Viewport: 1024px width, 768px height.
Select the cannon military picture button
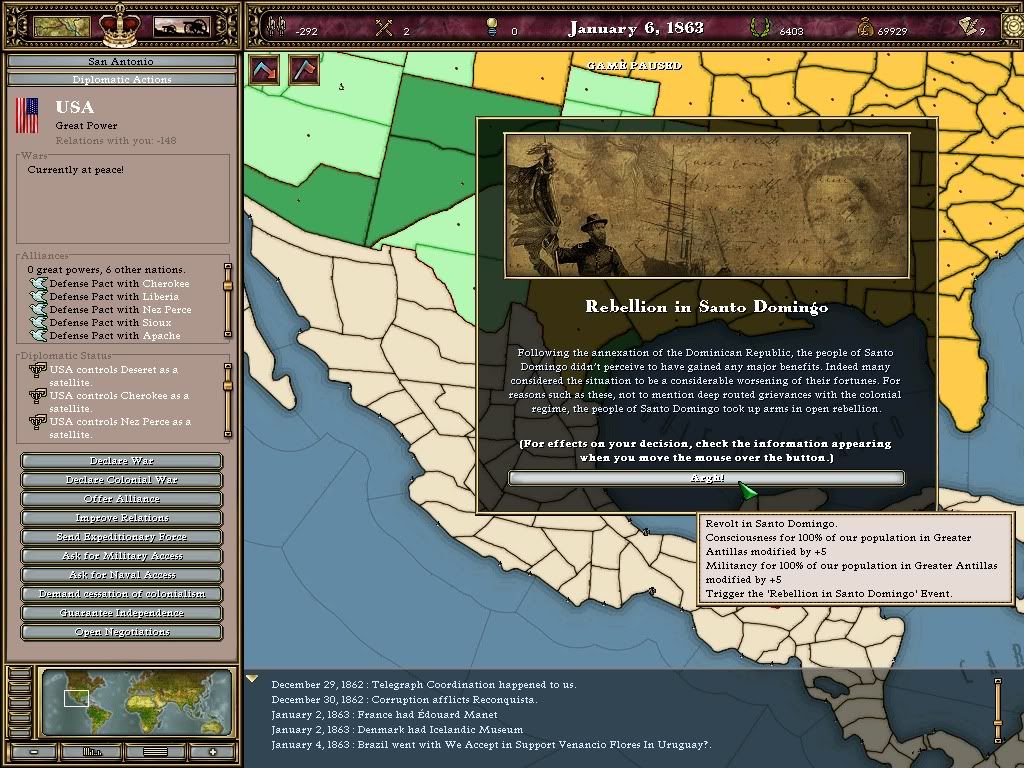click(x=181, y=27)
